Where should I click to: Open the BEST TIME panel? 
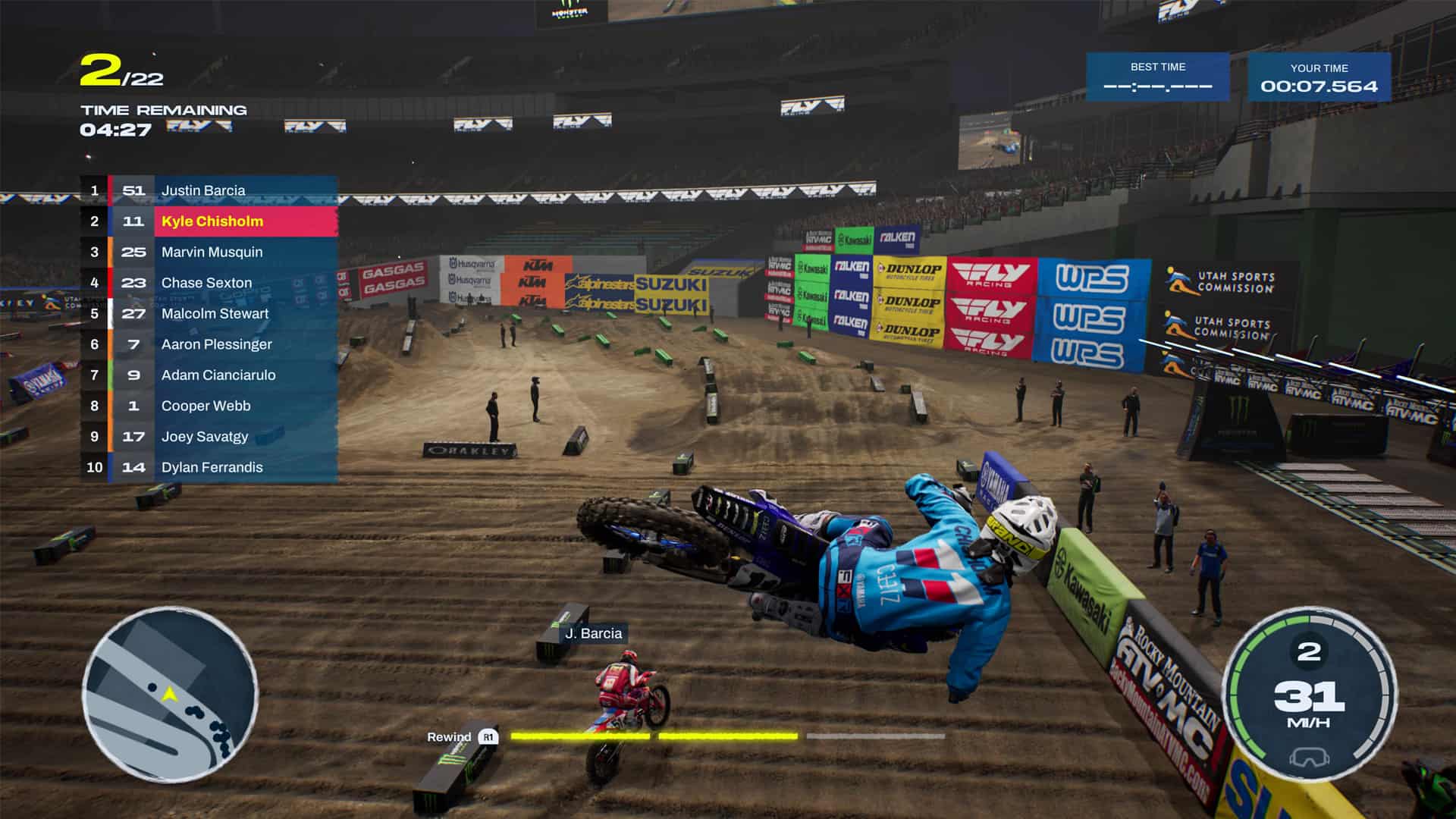pyautogui.click(x=1158, y=77)
